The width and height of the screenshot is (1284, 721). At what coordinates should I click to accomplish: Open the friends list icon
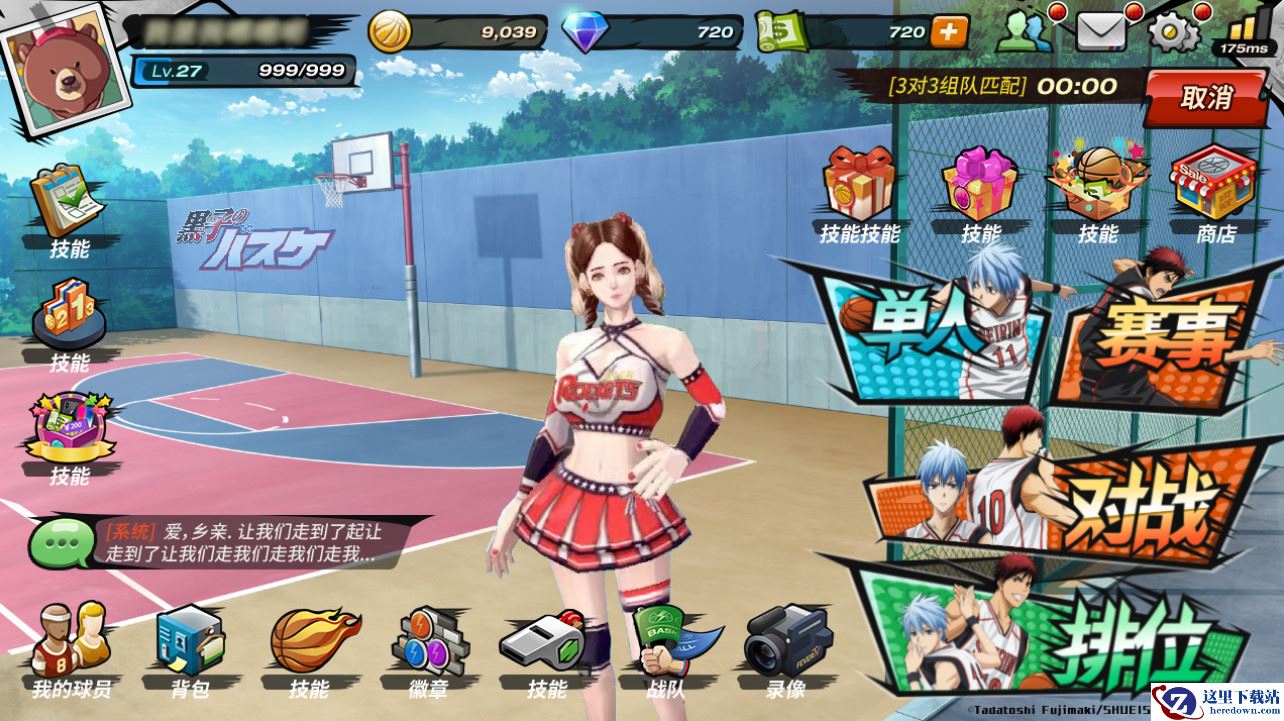1025,34
